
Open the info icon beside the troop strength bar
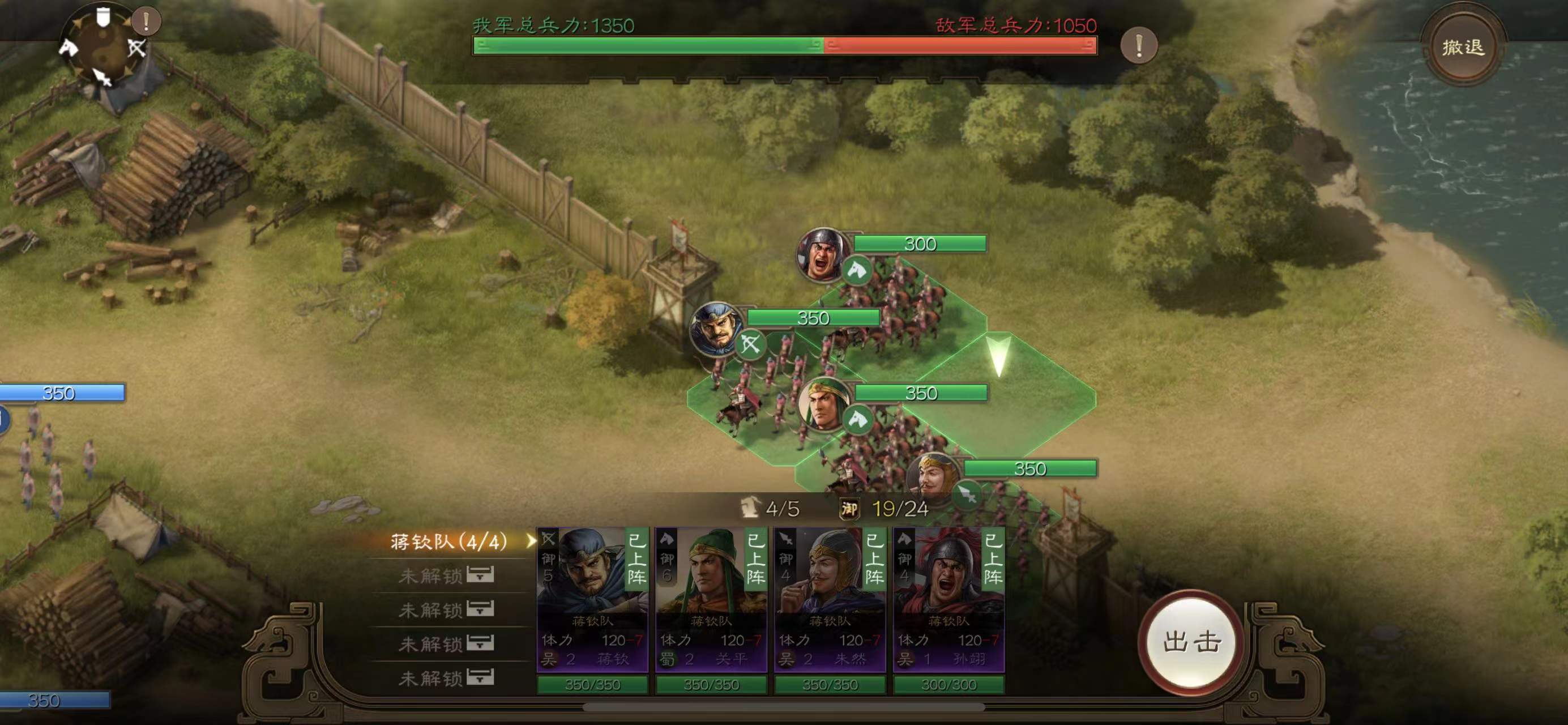pyautogui.click(x=1138, y=45)
